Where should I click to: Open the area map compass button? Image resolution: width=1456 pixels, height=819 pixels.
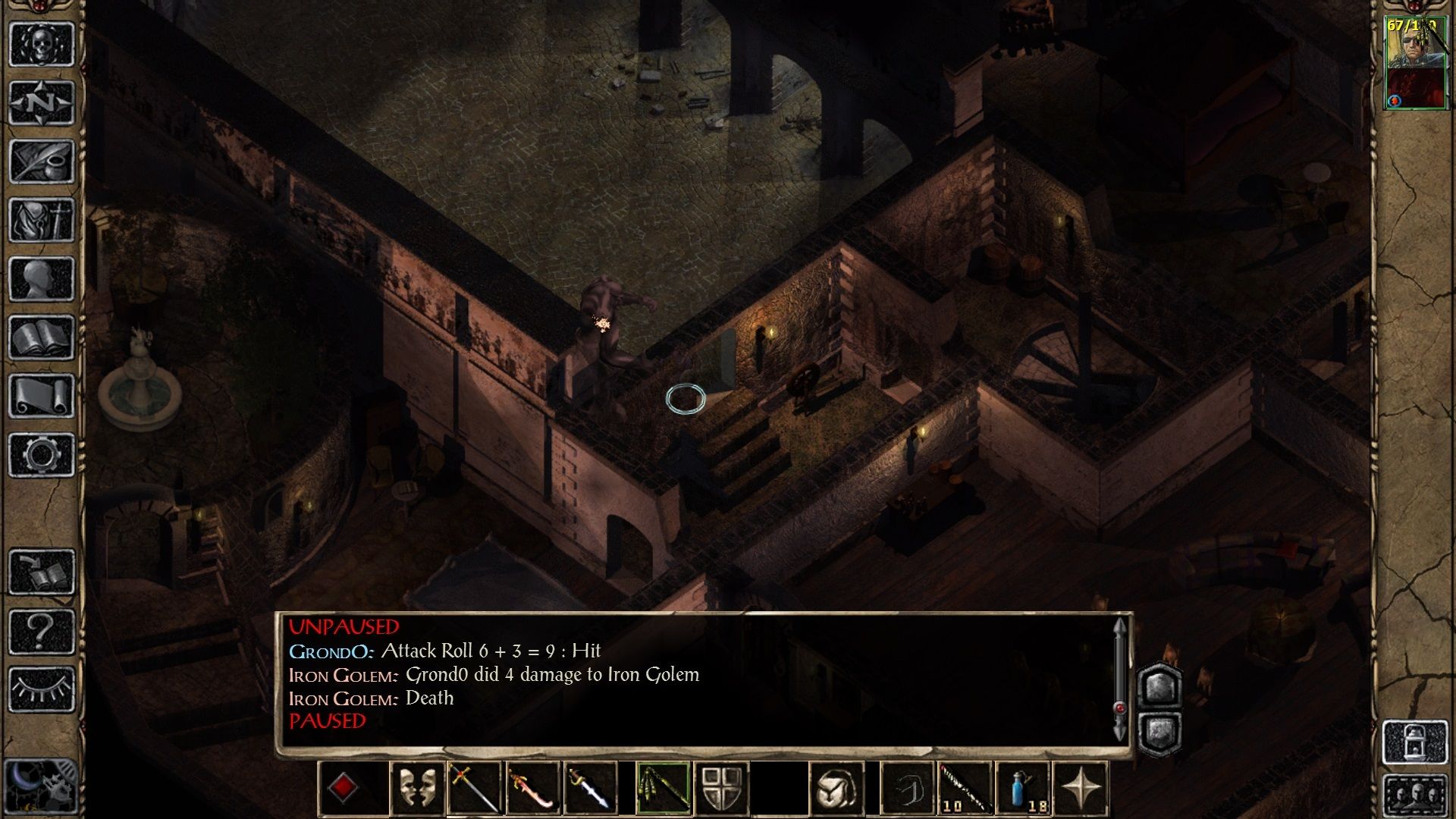42,102
